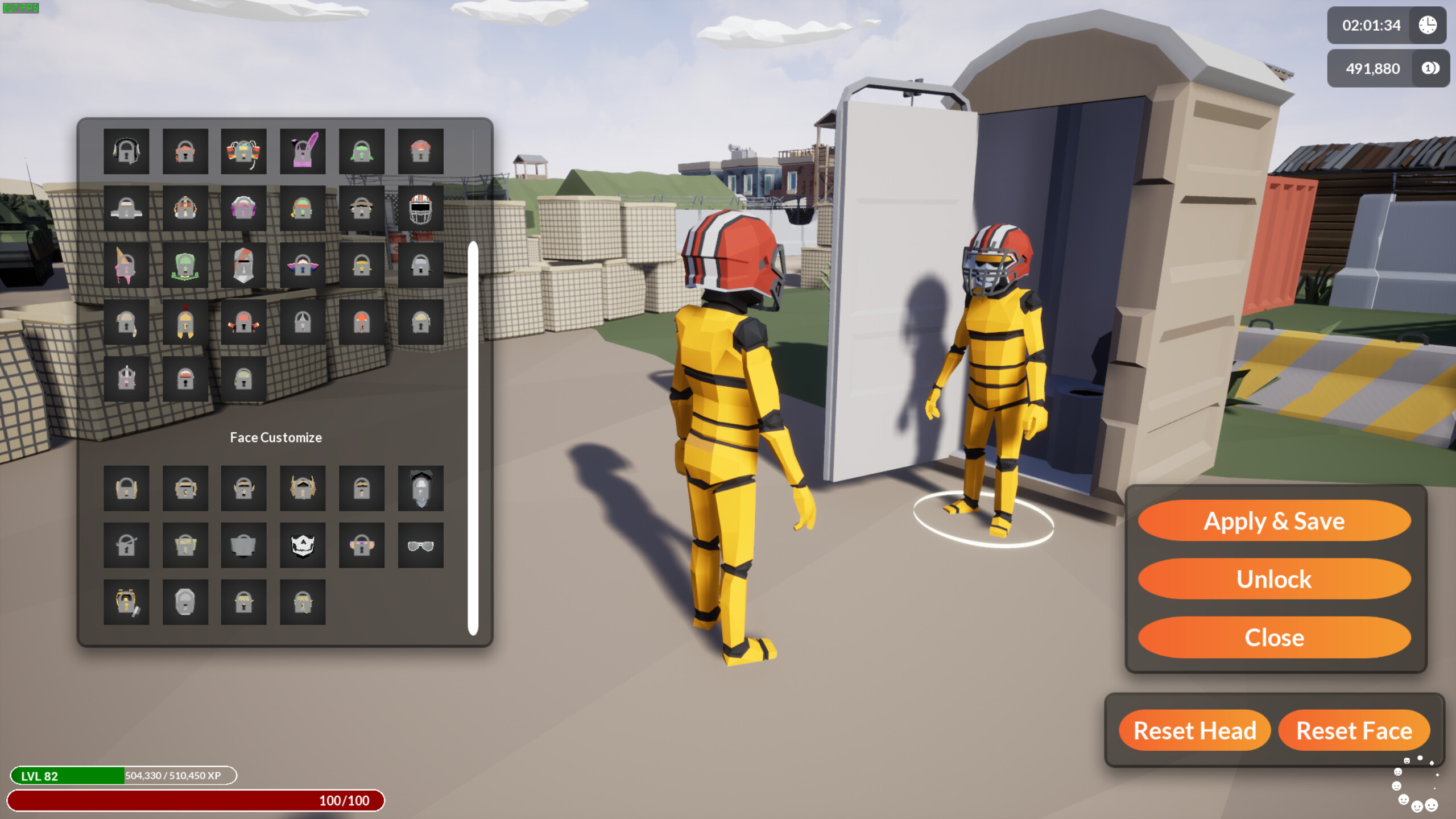1456x819 pixels.
Task: Choose the crusader knight helmet item
Action: pos(243,264)
